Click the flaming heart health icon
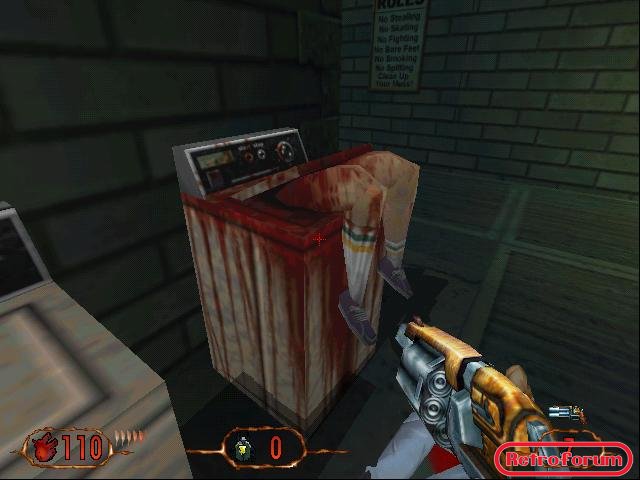The height and width of the screenshot is (480, 640). [41, 446]
